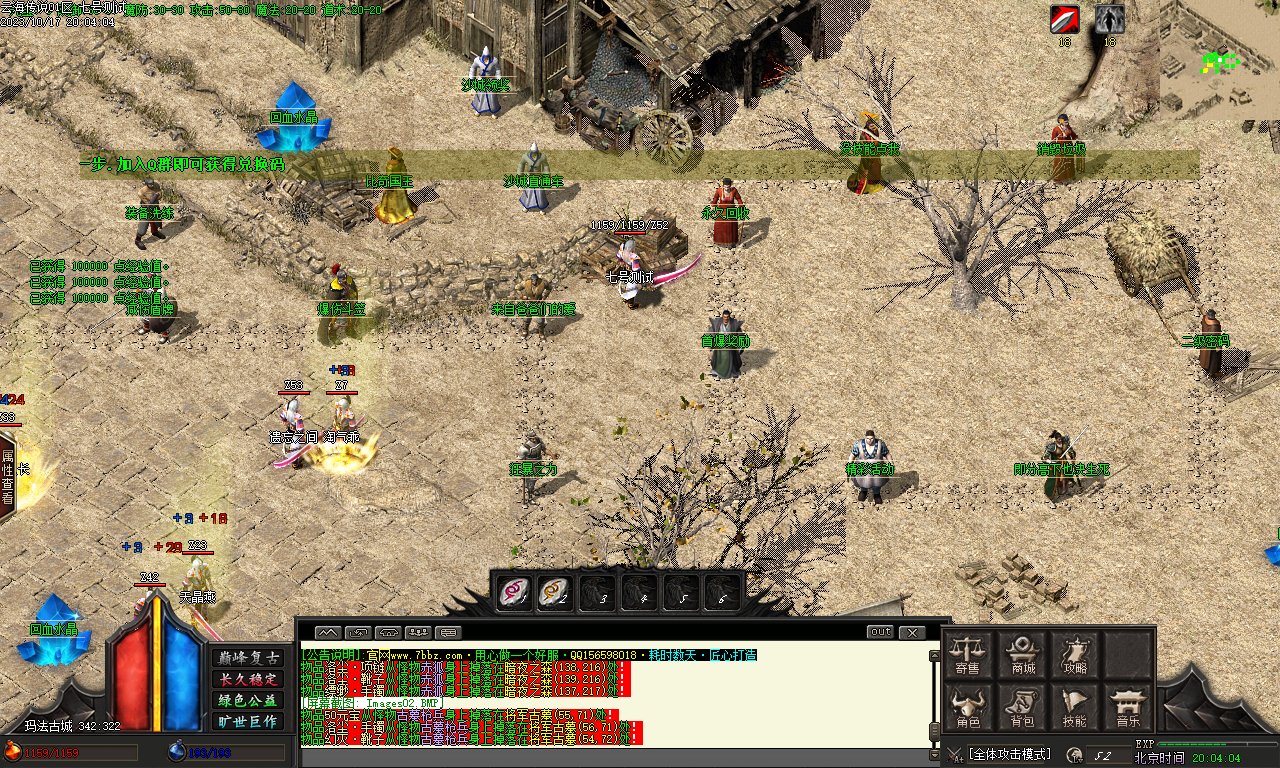
Task: Open the 背包 backpack icon
Action: pyautogui.click(x=1023, y=702)
